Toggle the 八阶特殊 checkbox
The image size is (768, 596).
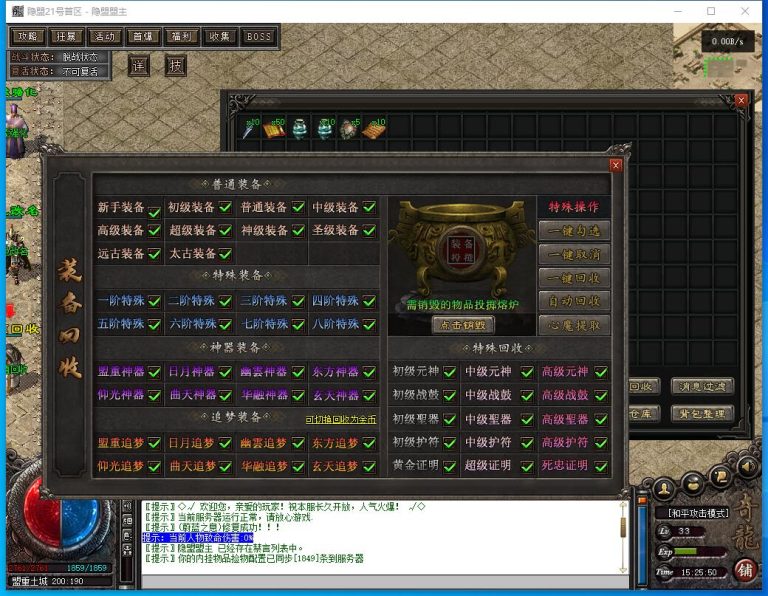[370, 325]
